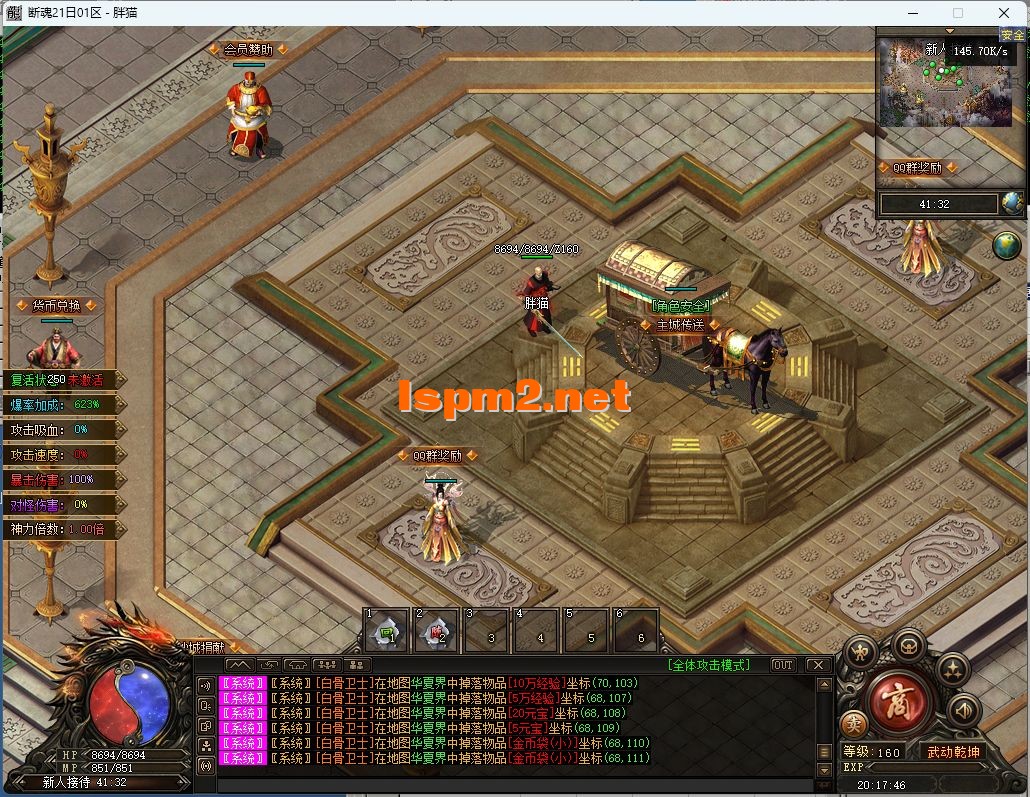Click the 武动乾坤 button
The width and height of the screenshot is (1030, 797).
click(x=952, y=752)
